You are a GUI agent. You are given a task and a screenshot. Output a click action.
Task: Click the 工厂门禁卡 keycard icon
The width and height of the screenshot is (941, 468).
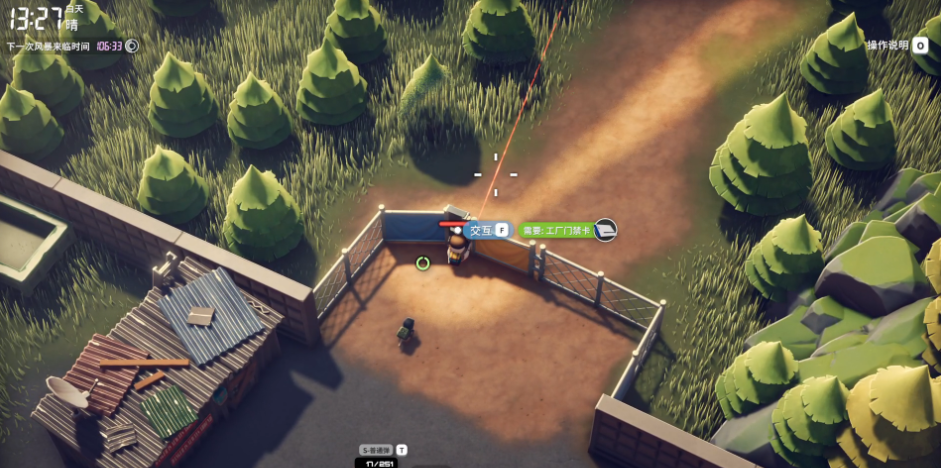coord(605,230)
